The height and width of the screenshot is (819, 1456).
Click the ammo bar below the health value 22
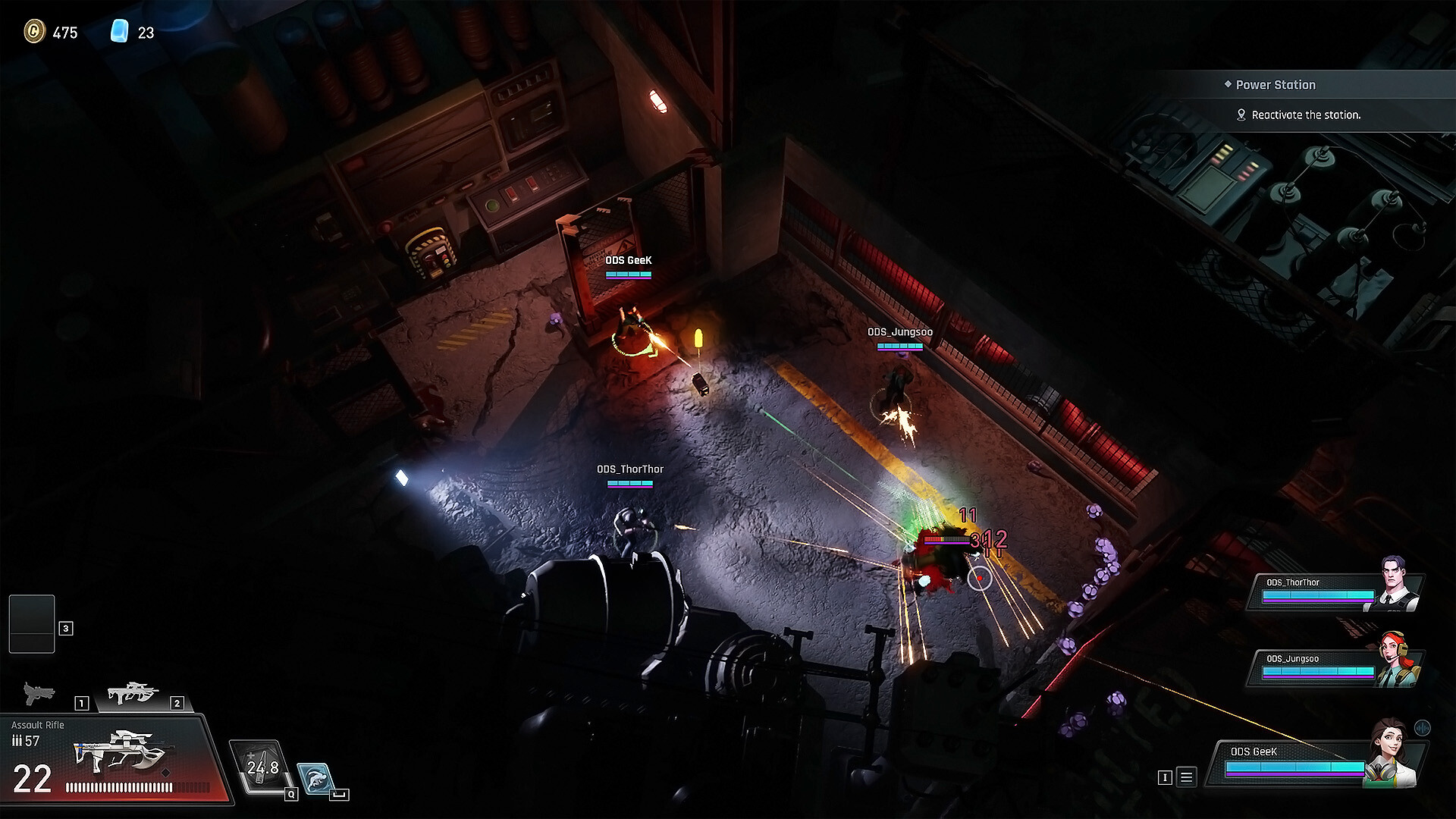(138, 788)
